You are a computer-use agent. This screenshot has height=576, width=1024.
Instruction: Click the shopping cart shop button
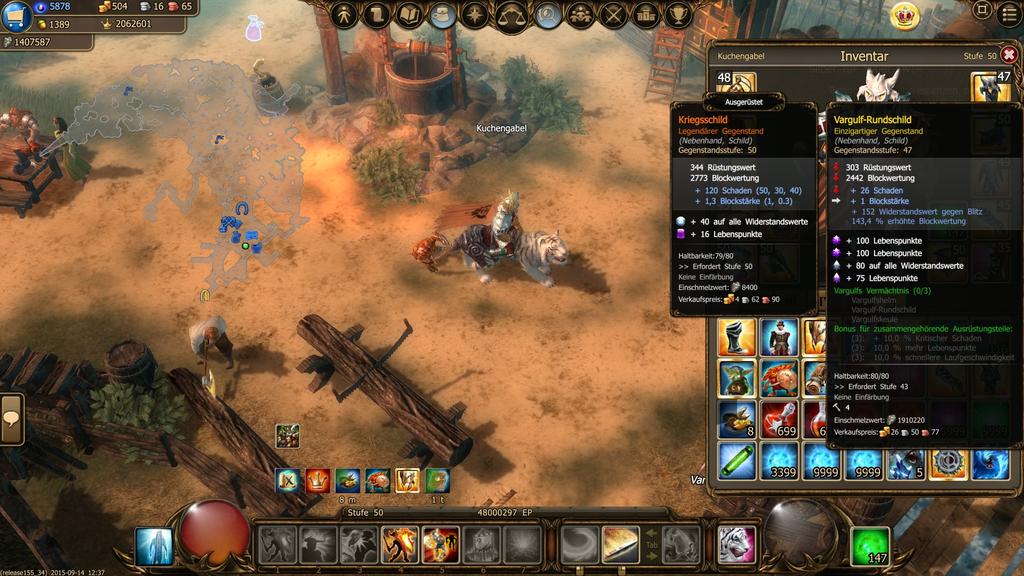click(x=17, y=17)
